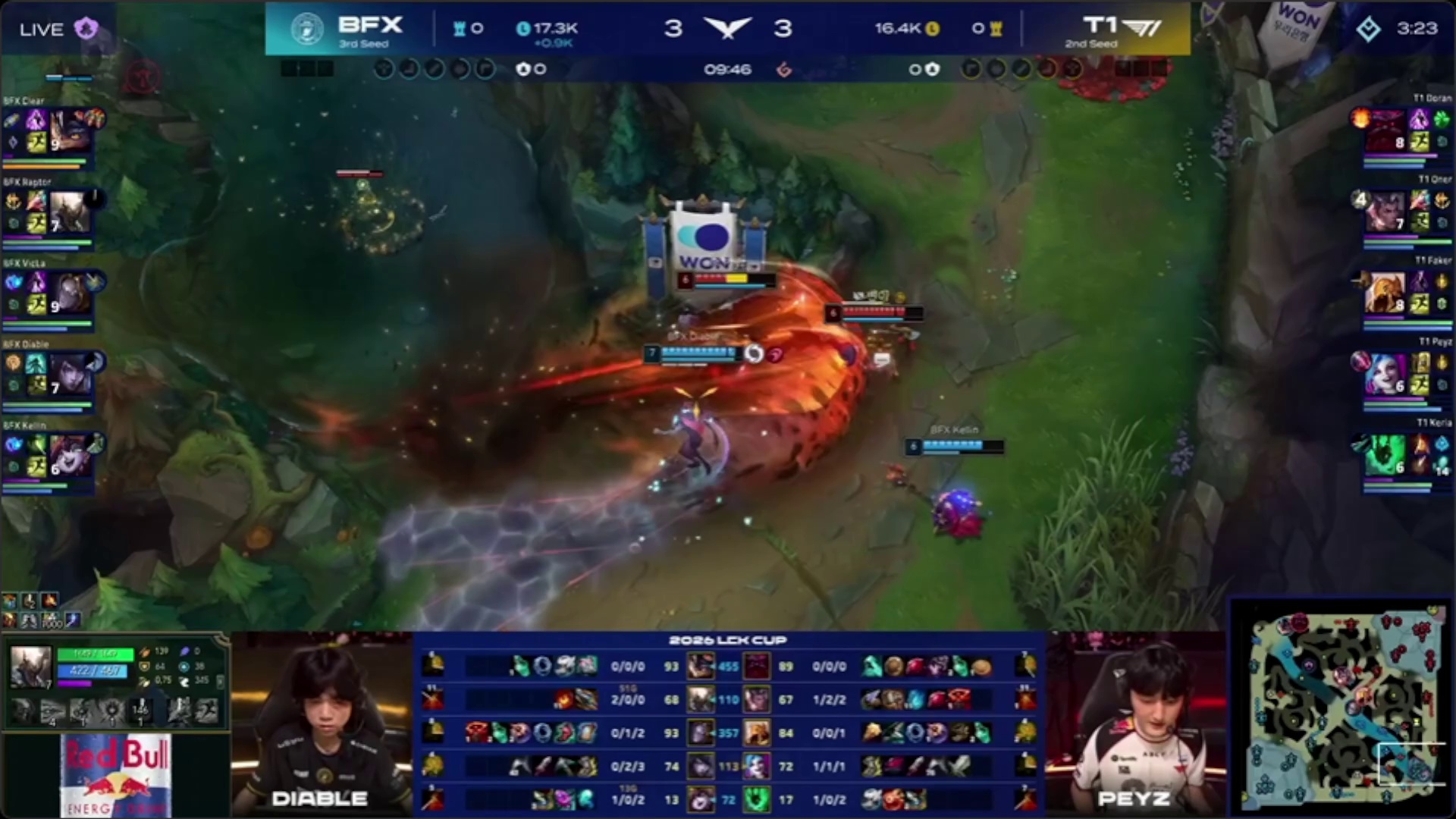This screenshot has height=819, width=1456.
Task: Click the minimap in the corner
Action: pyautogui.click(x=1342, y=709)
